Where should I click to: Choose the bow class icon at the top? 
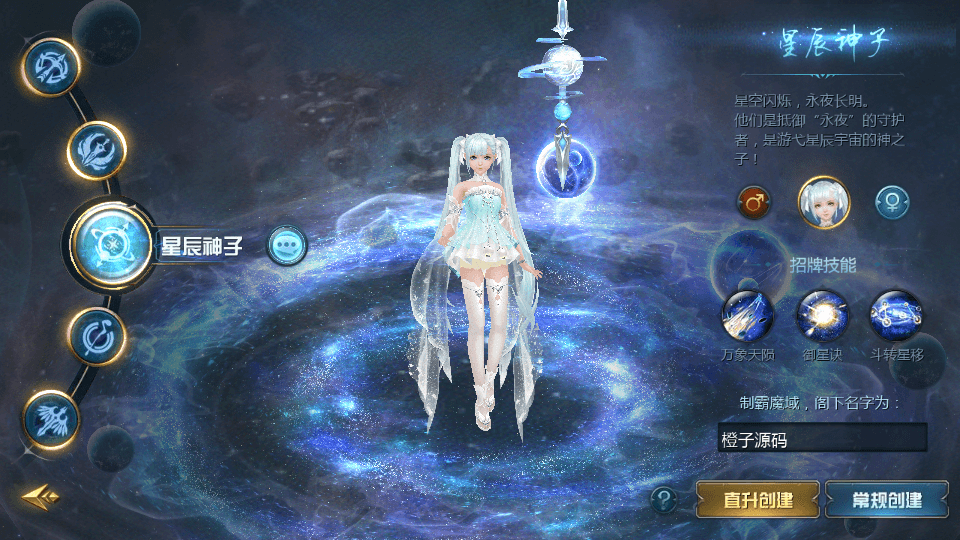[x=50, y=67]
